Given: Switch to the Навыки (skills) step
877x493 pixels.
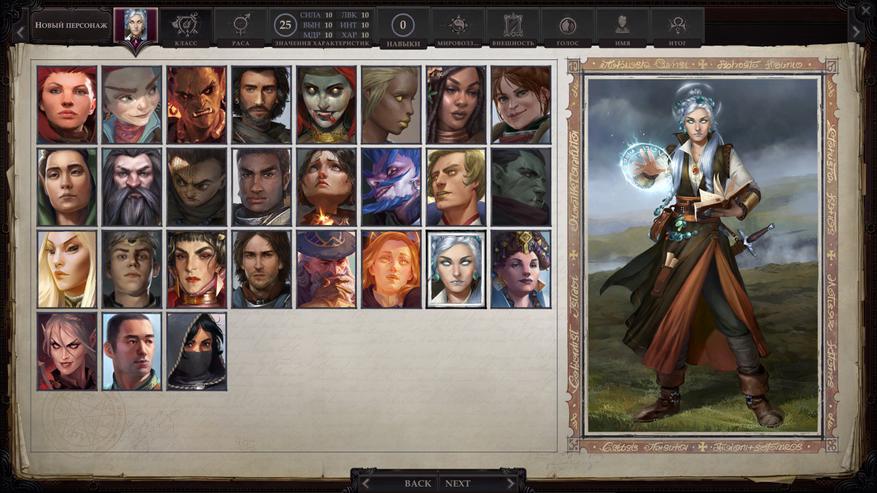Looking at the screenshot, I should coord(404,28).
